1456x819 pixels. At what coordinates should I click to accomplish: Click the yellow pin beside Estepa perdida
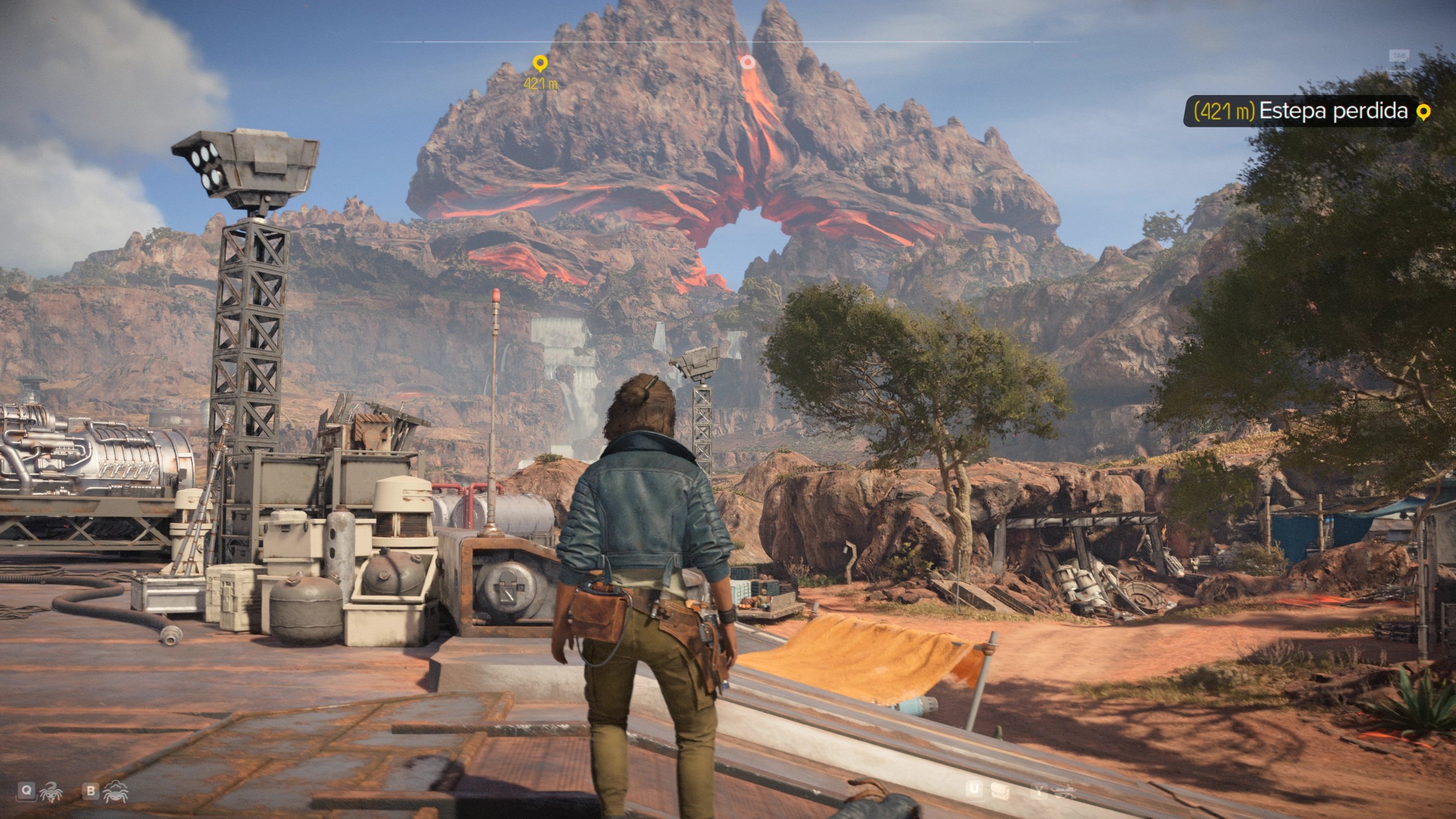pos(1423,112)
